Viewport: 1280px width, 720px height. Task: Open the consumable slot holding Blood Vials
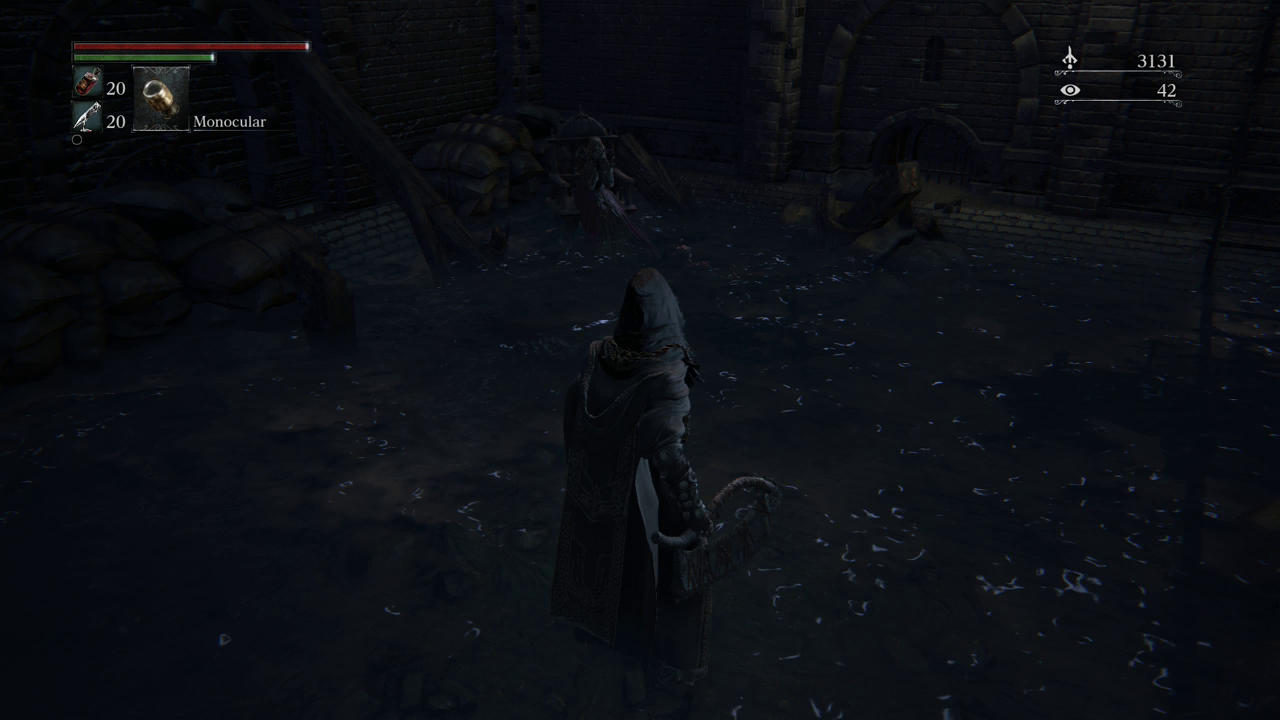pos(88,84)
